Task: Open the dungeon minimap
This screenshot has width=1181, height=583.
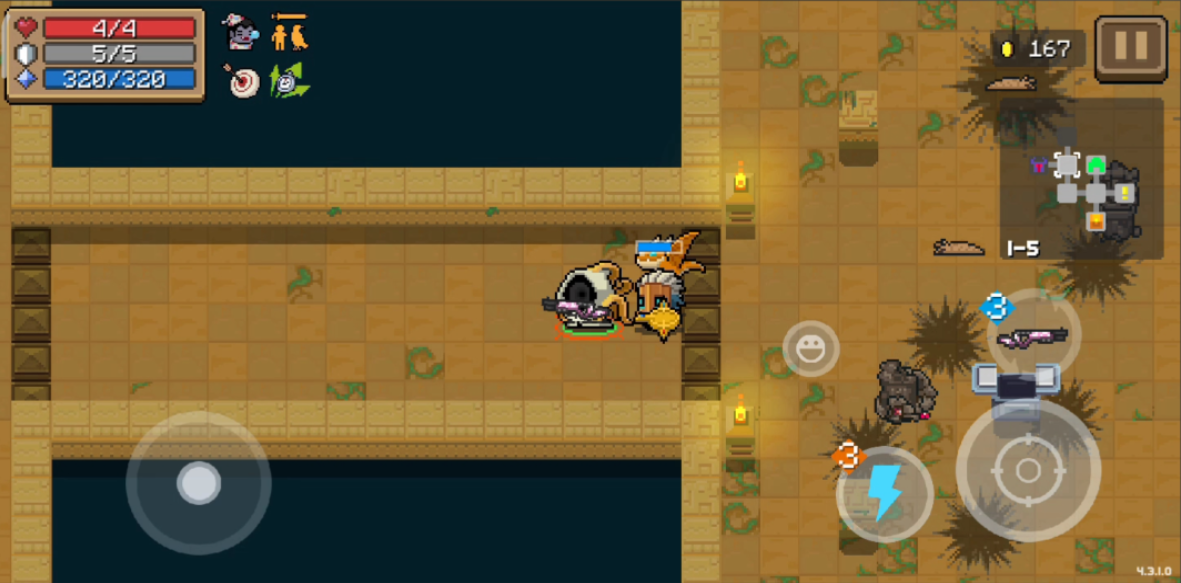Action: [1083, 180]
